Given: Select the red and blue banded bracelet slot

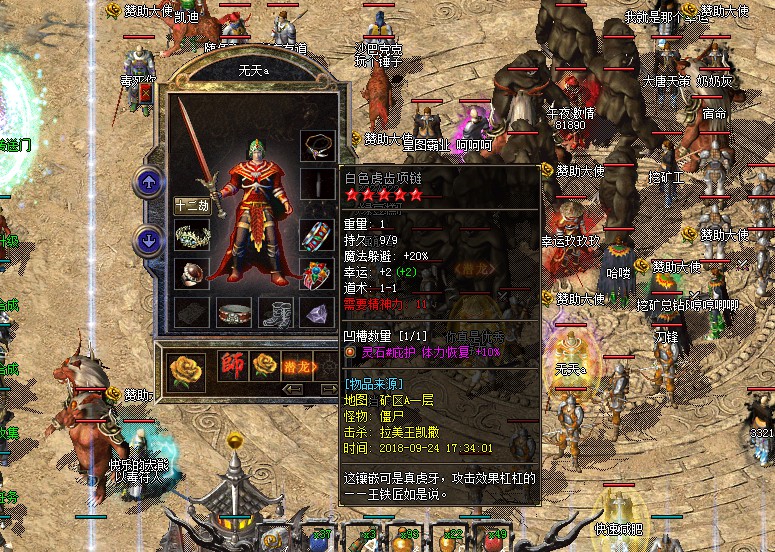Looking at the screenshot, I should 315,236.
